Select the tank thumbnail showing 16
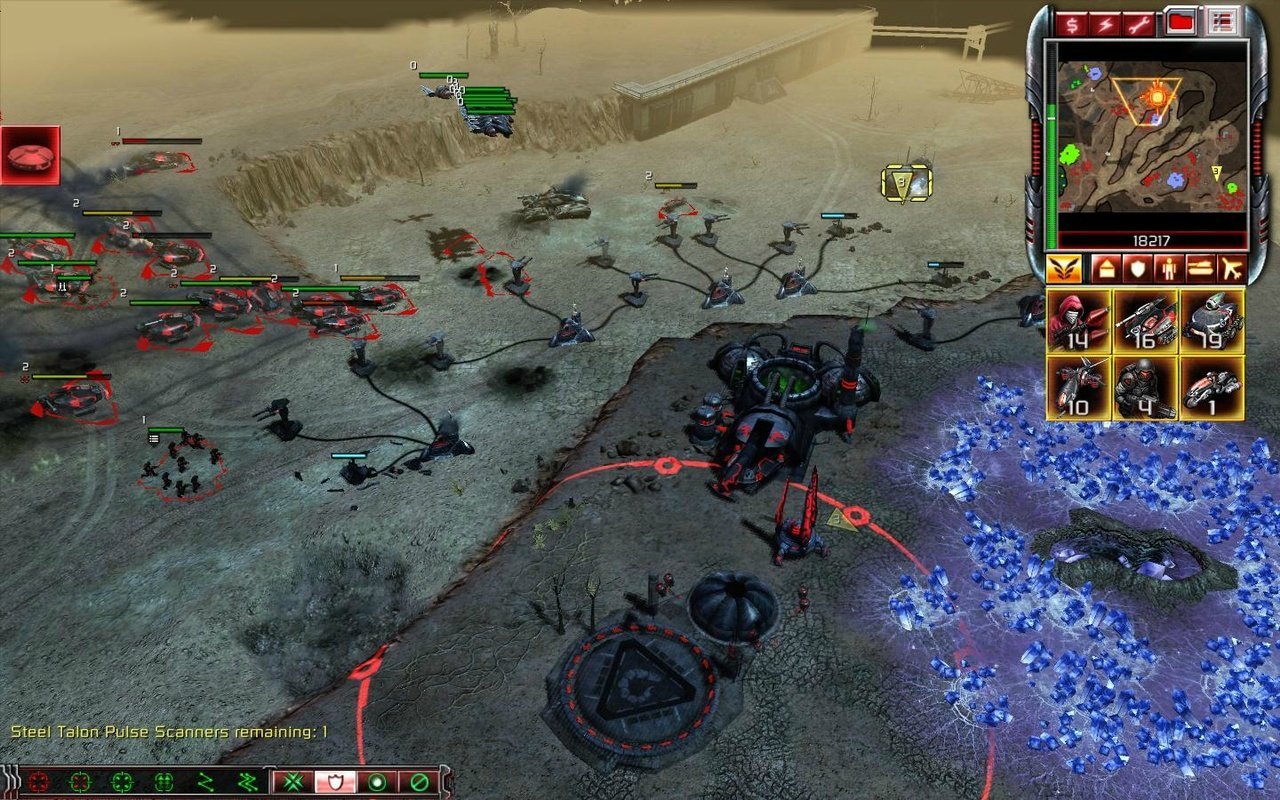The image size is (1280, 800). 1147,322
